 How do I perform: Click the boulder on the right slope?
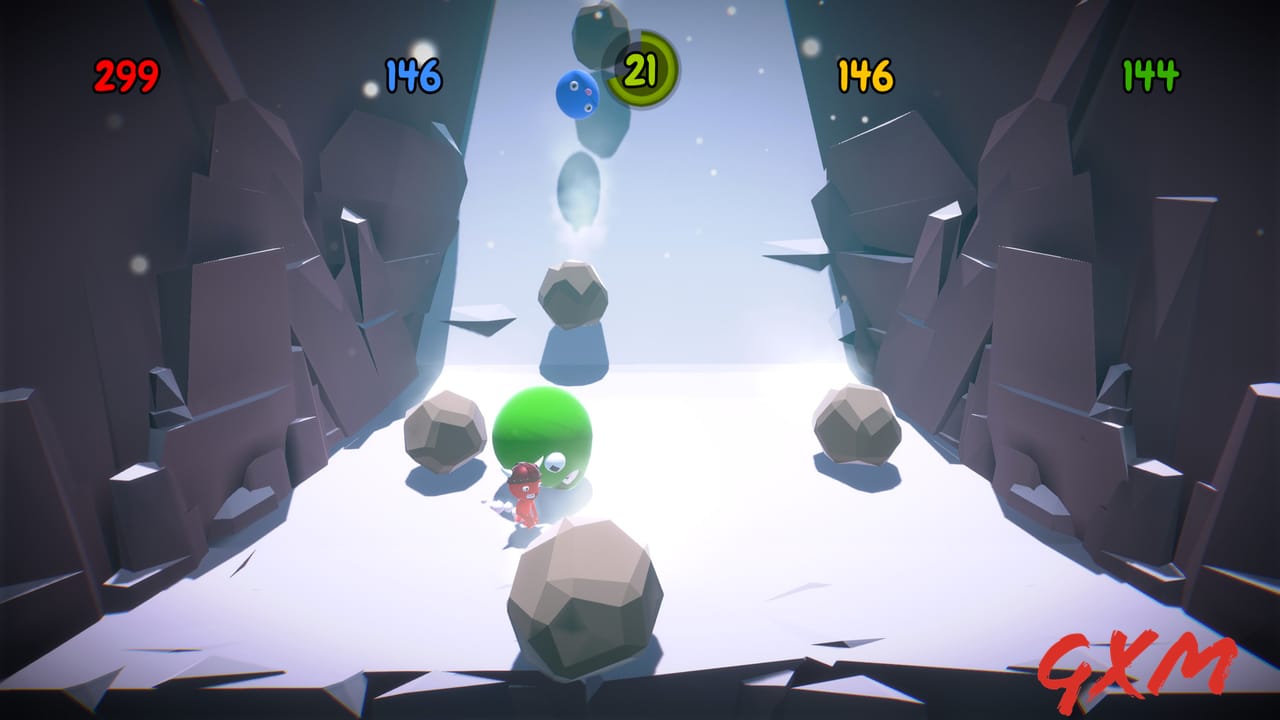click(x=855, y=425)
